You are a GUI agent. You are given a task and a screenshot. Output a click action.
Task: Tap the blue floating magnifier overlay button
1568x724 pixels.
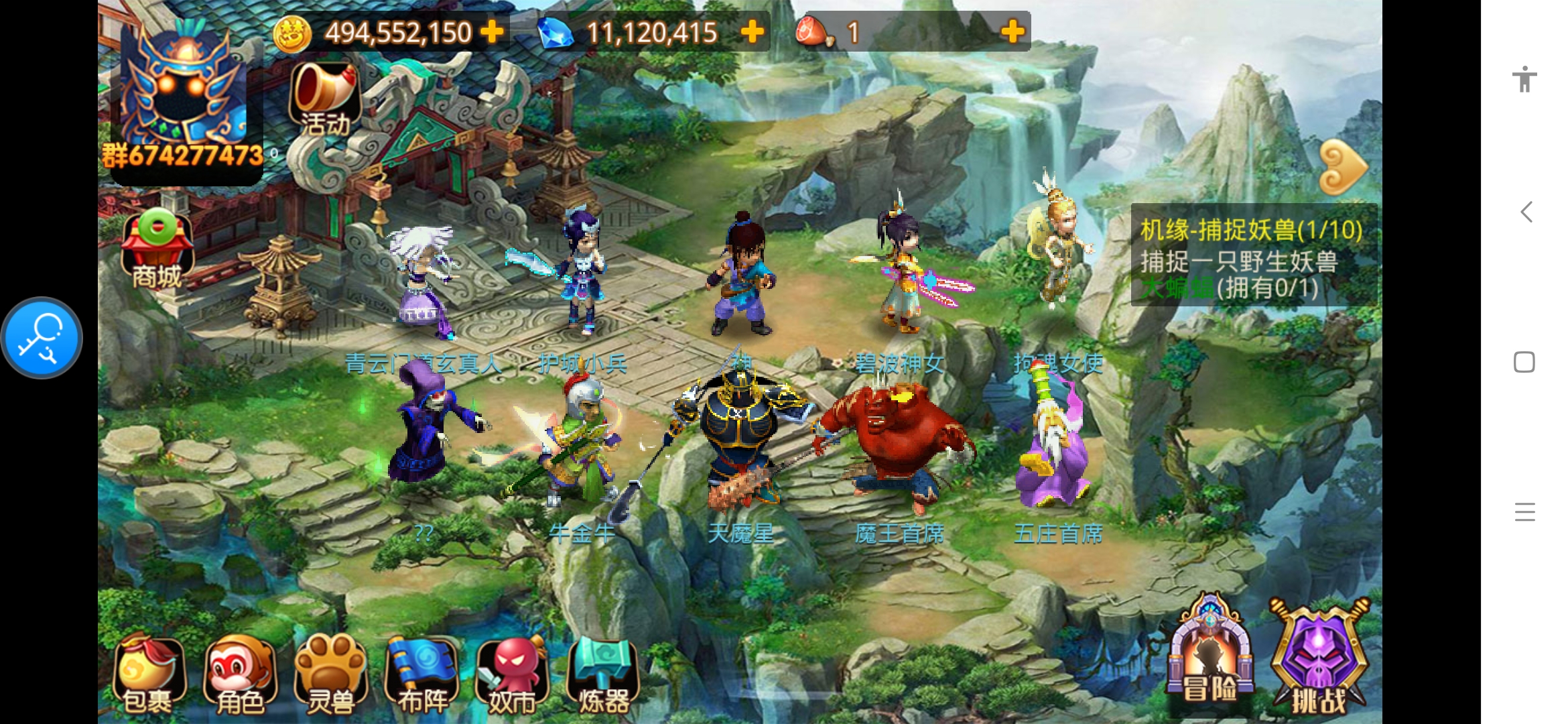pyautogui.click(x=42, y=338)
